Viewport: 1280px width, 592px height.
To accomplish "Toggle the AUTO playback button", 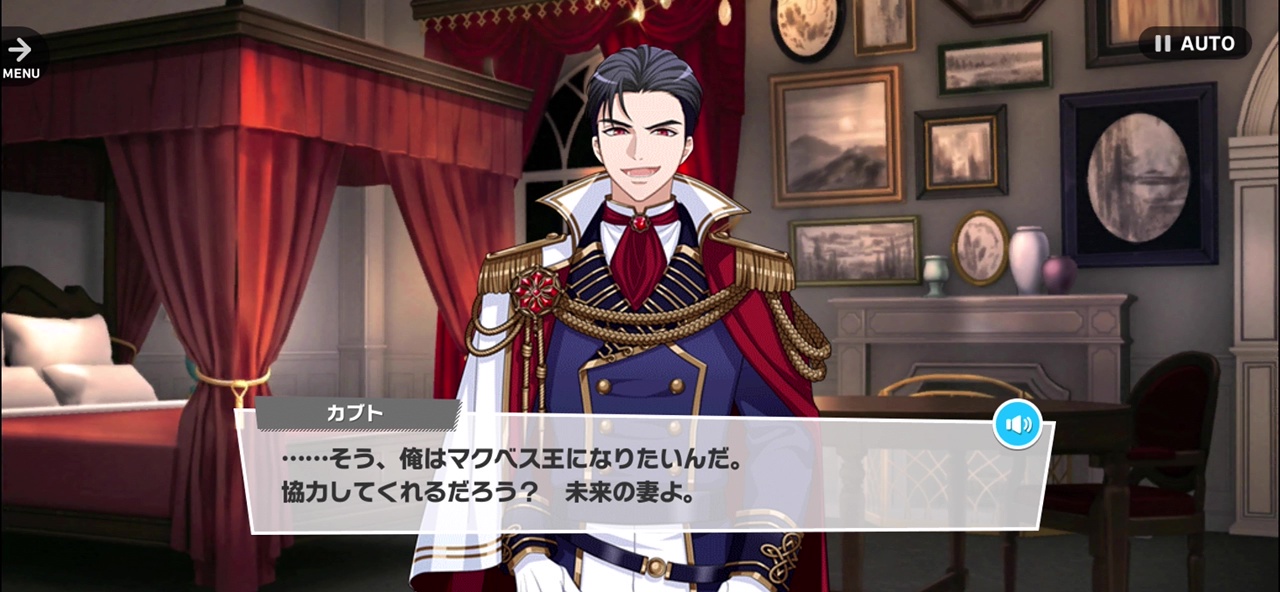I will pos(1194,44).
